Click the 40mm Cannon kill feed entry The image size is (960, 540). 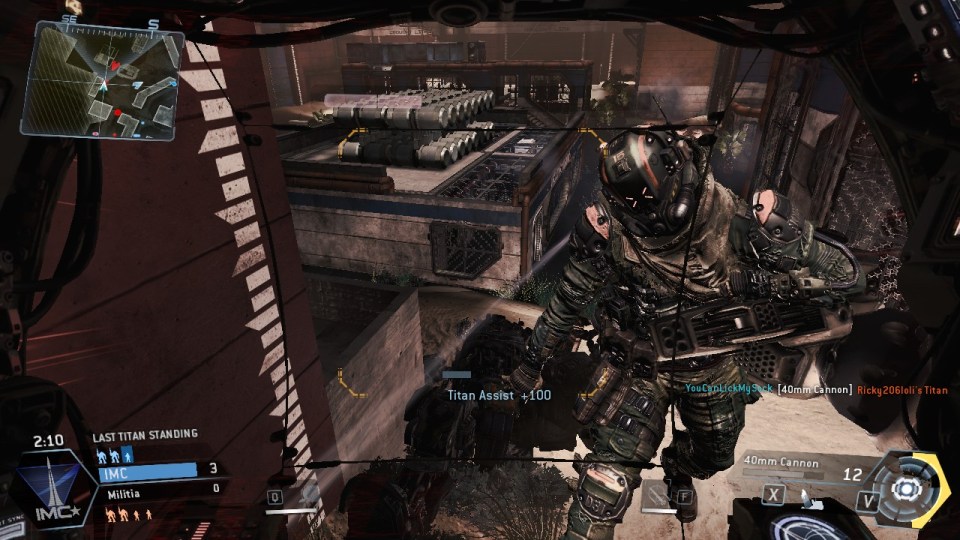(815, 389)
